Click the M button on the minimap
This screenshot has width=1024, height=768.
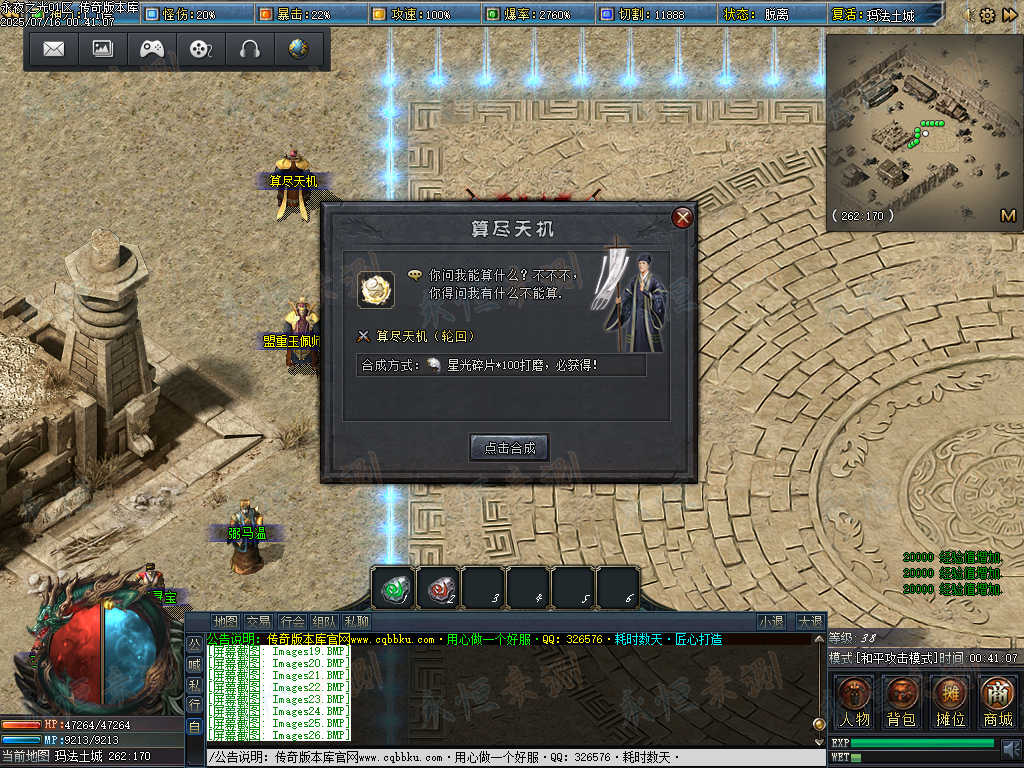click(x=1007, y=216)
